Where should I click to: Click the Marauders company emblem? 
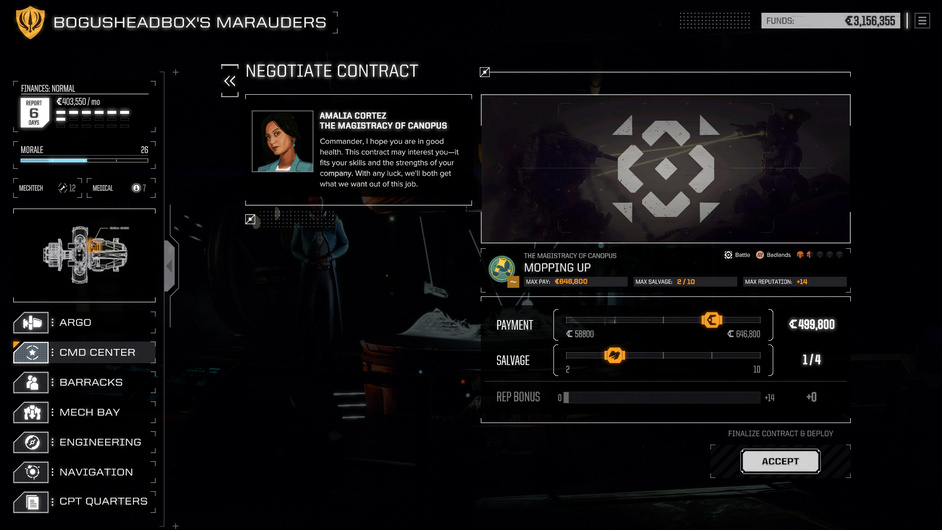coord(30,22)
